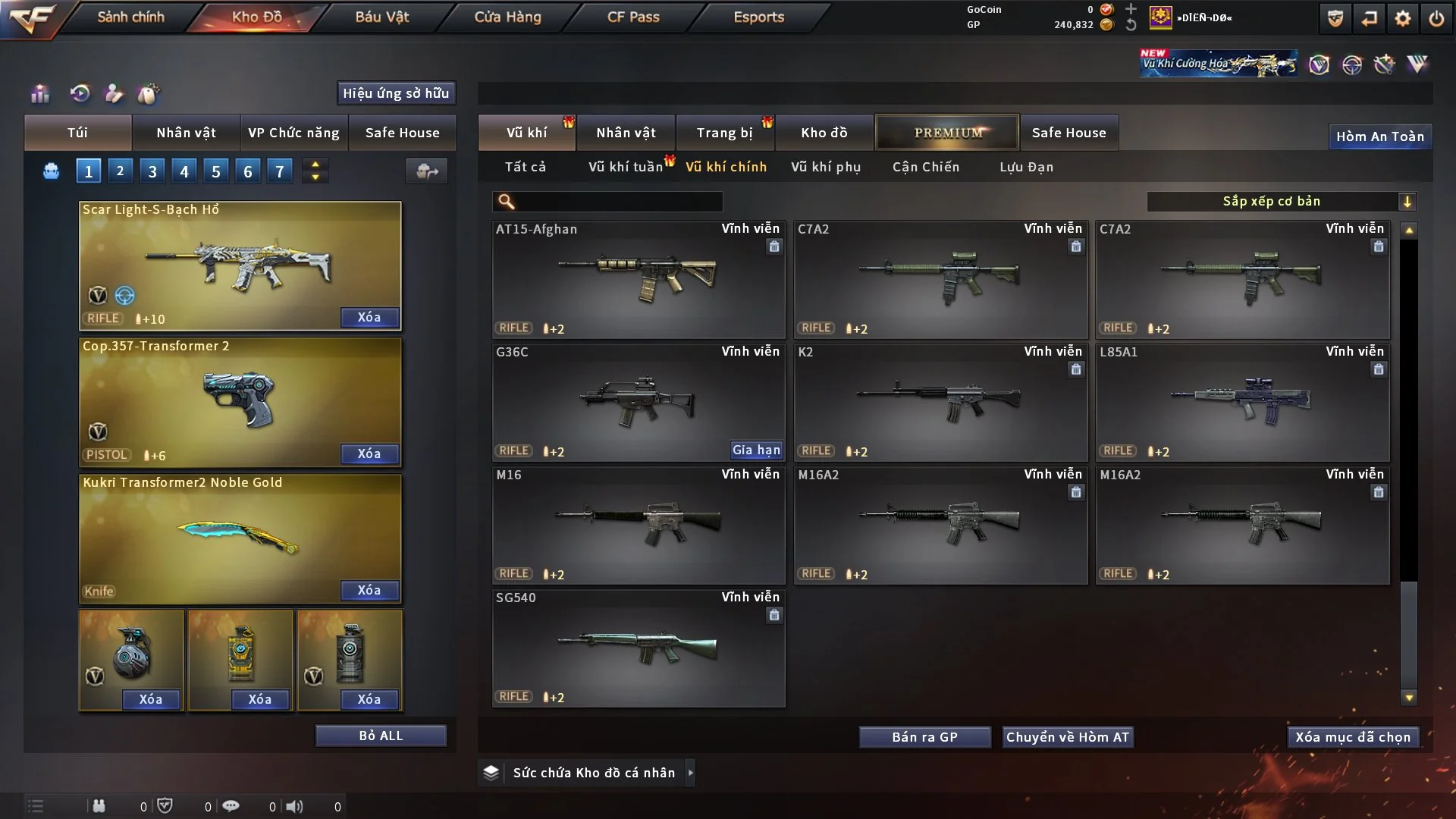Open settings with the gear icon

(x=1403, y=18)
